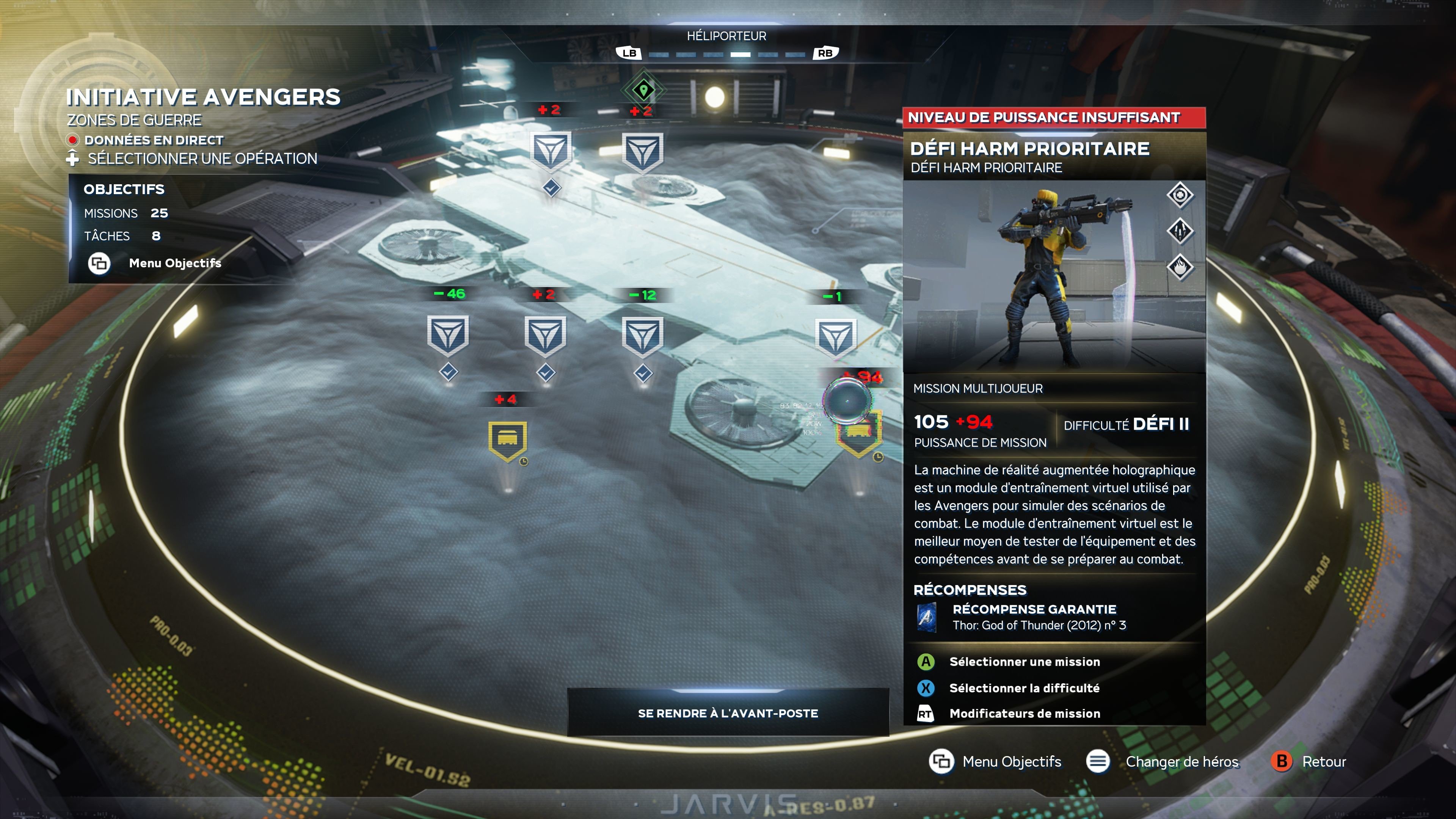This screenshot has width=1456, height=819.
Task: Choose Sélectionner une mission
Action: [x=1024, y=662]
